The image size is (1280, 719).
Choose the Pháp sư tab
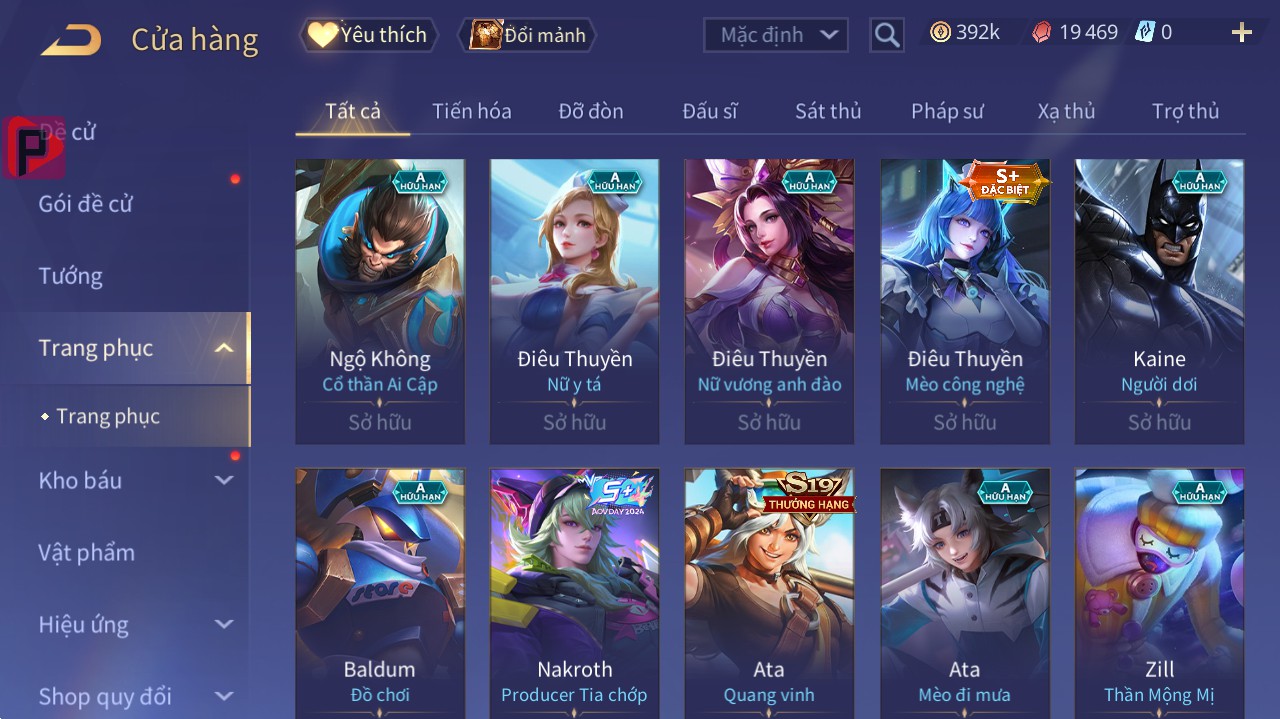[947, 111]
